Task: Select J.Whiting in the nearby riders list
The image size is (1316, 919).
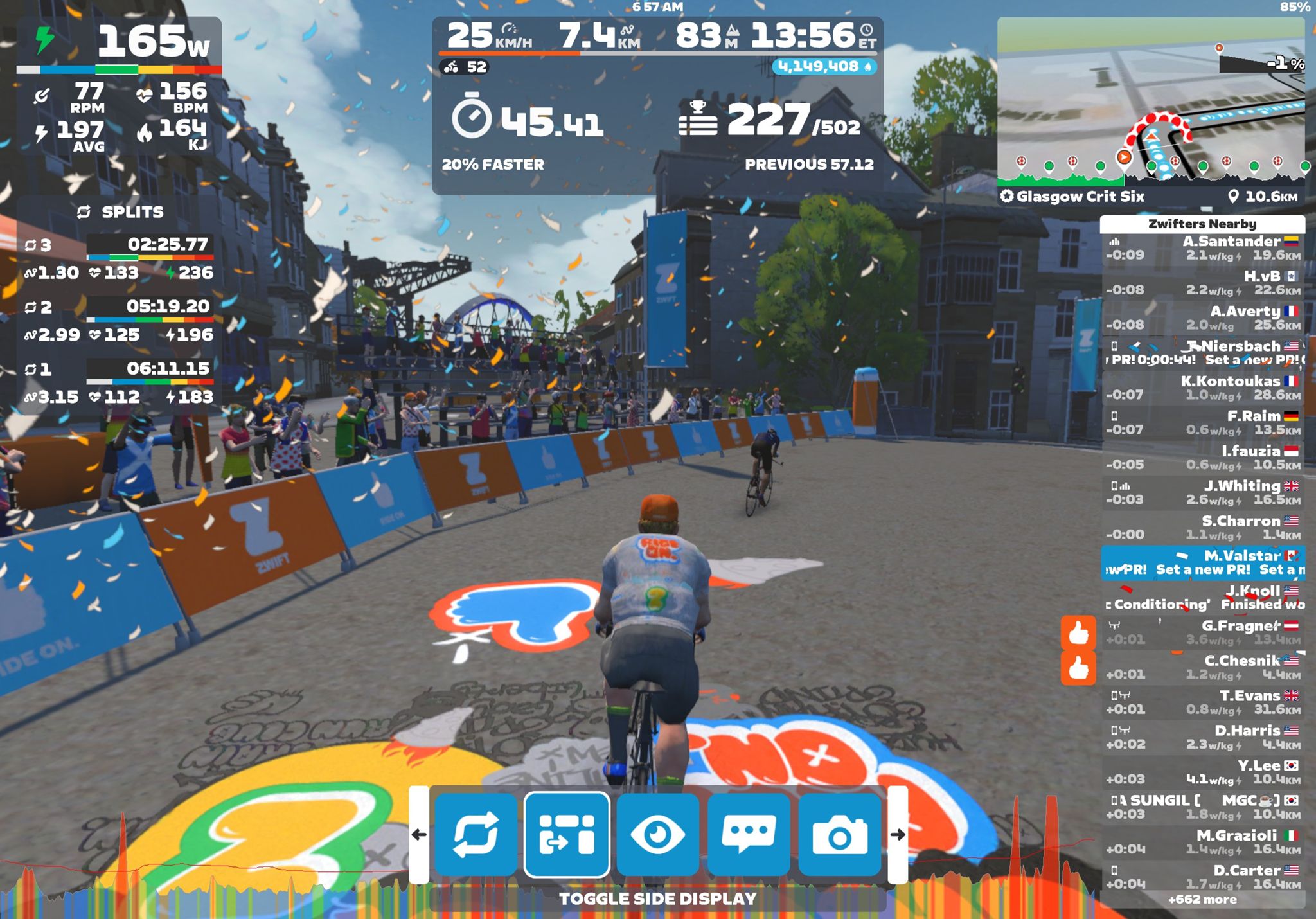Action: pos(1202,492)
